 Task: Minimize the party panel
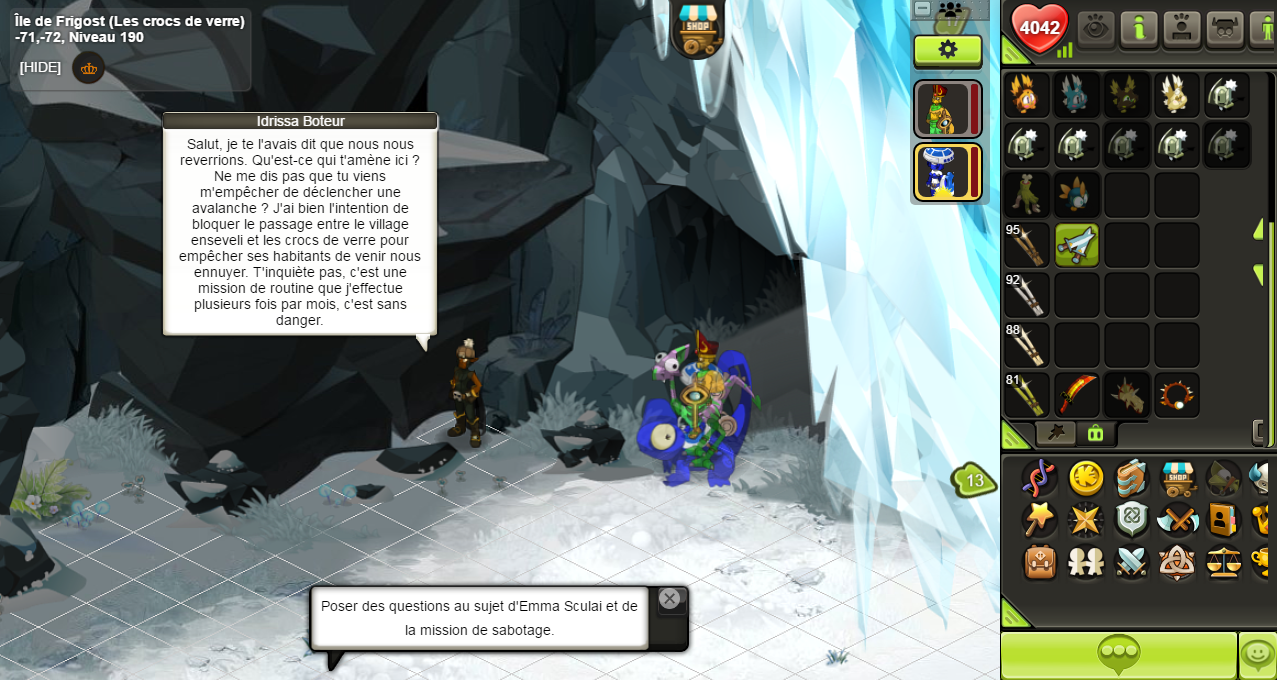coord(923,9)
